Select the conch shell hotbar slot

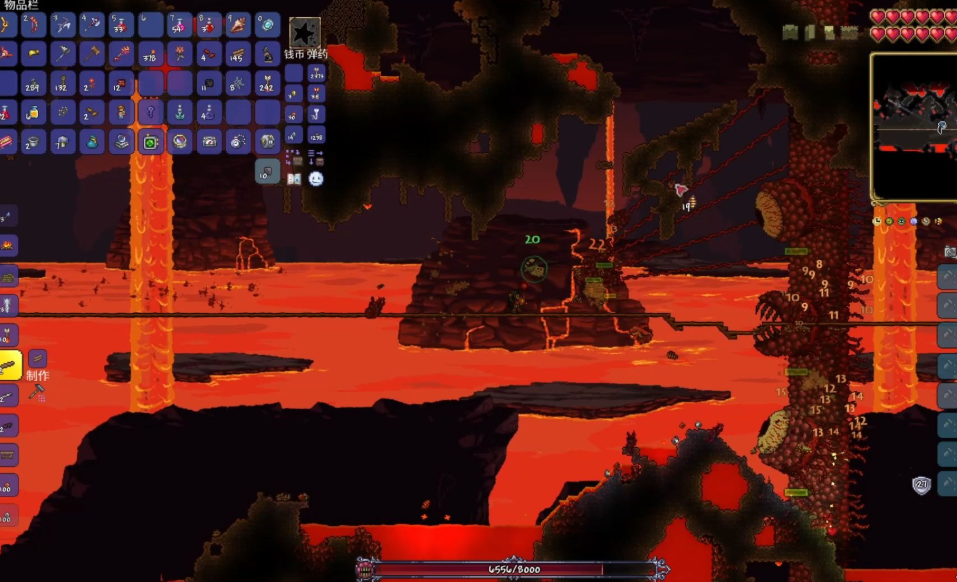(238, 26)
